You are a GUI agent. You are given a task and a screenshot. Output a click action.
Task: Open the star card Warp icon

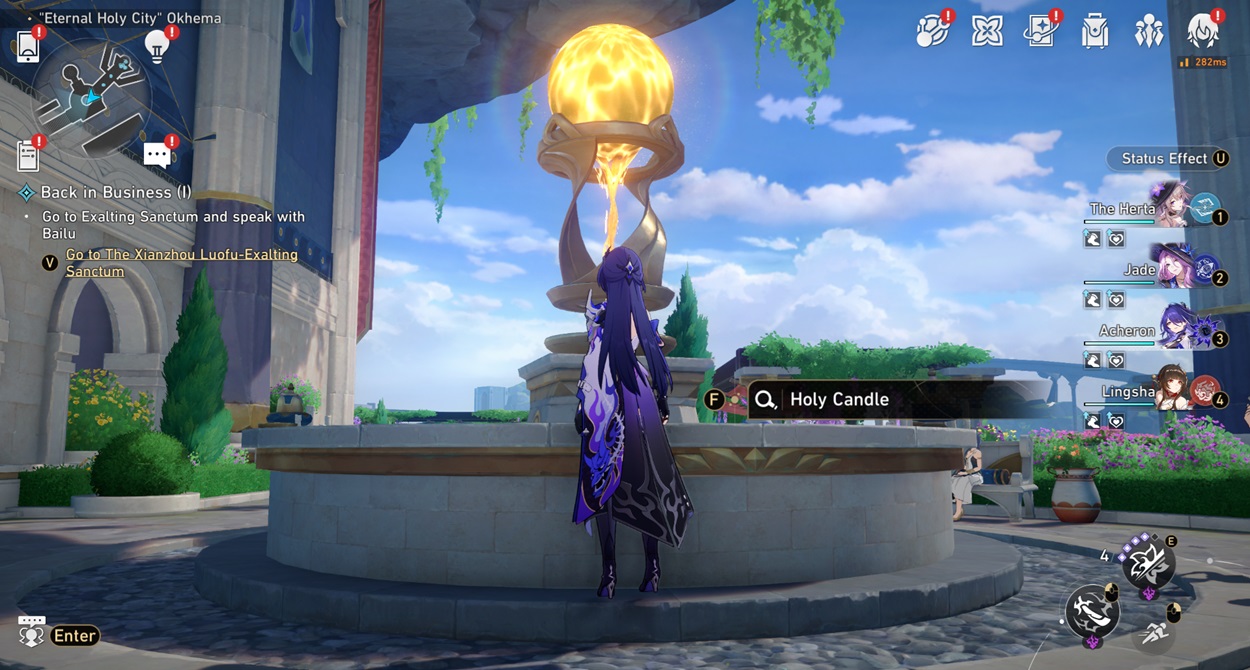[1041, 31]
